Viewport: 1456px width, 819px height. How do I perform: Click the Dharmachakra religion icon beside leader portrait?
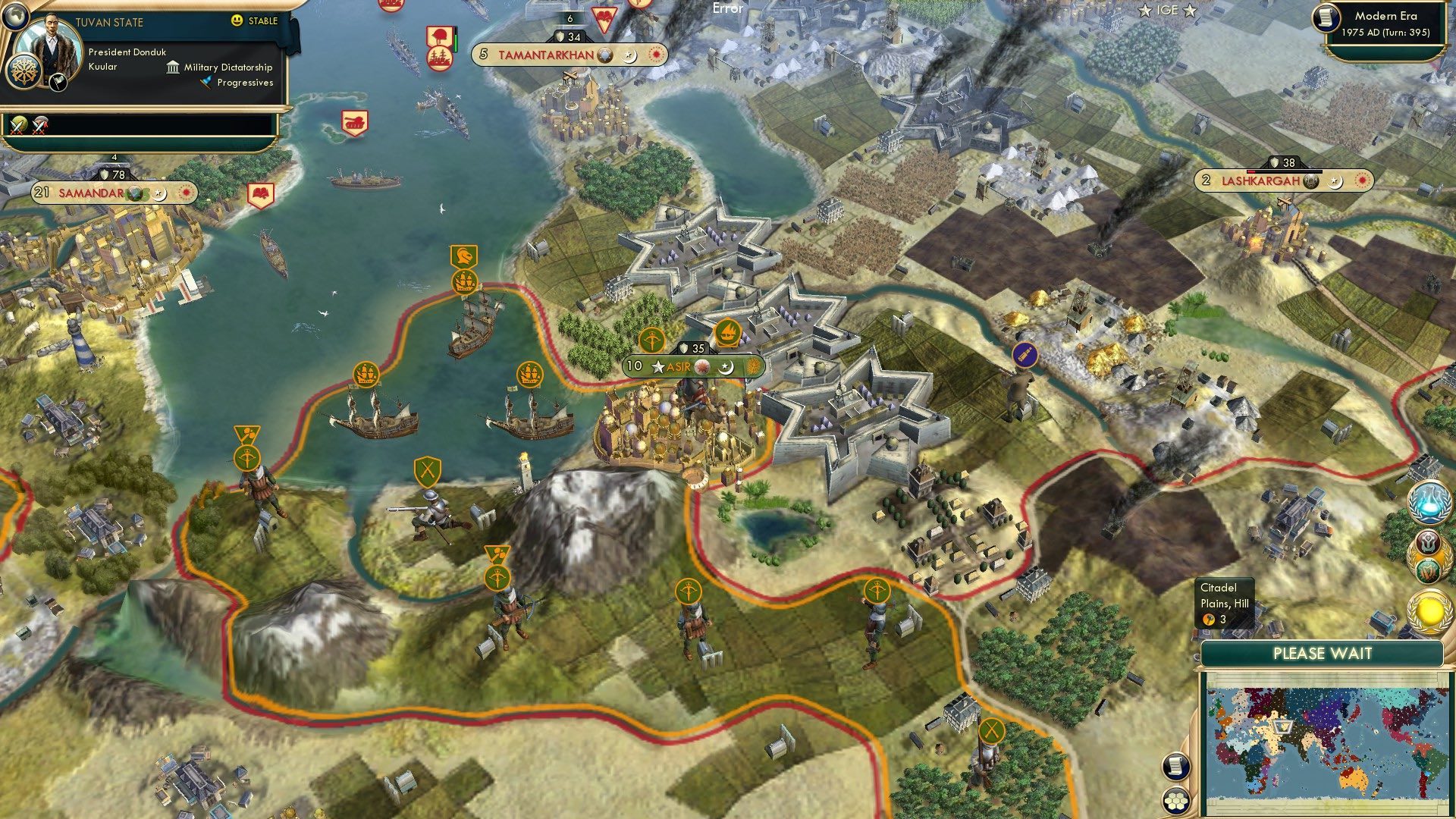[x=24, y=72]
